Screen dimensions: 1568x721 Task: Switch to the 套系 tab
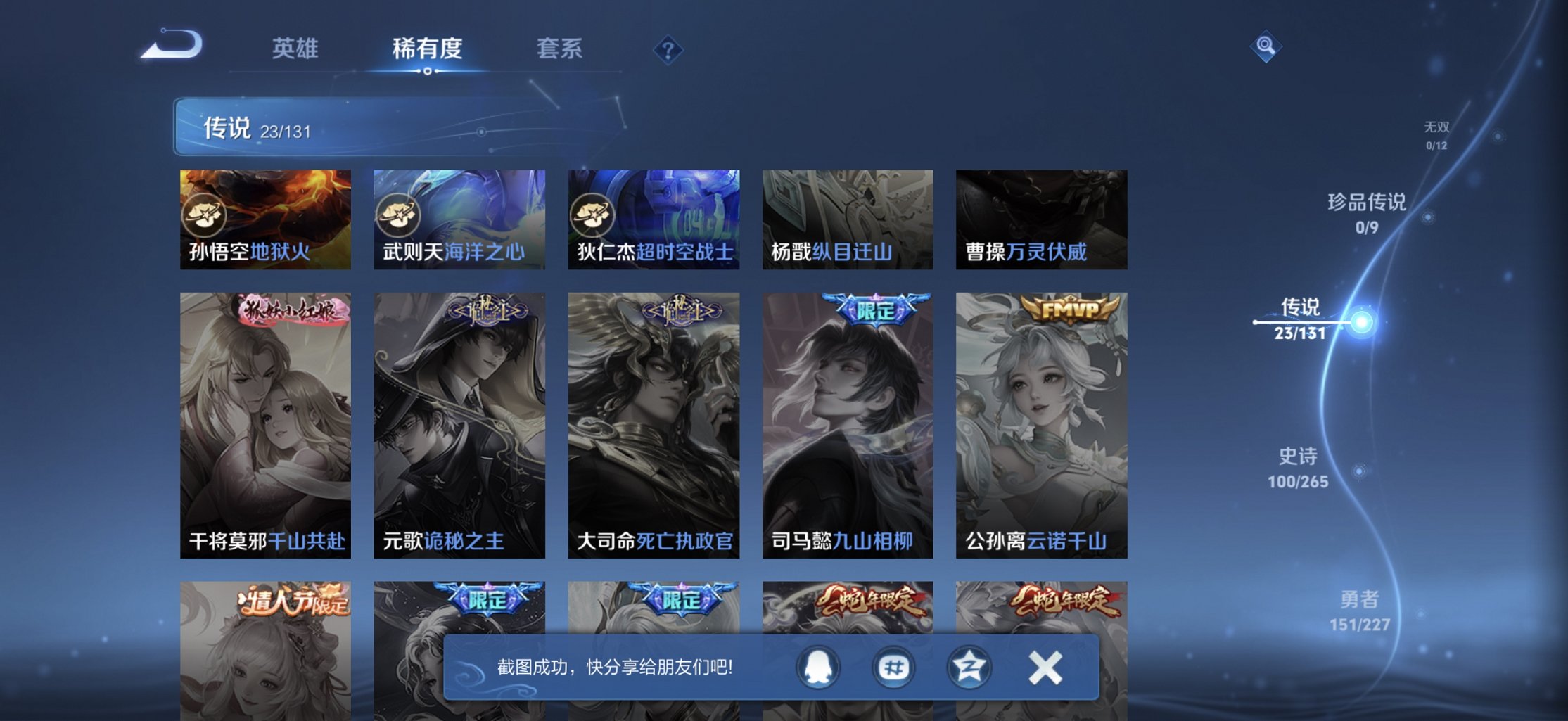coord(559,48)
